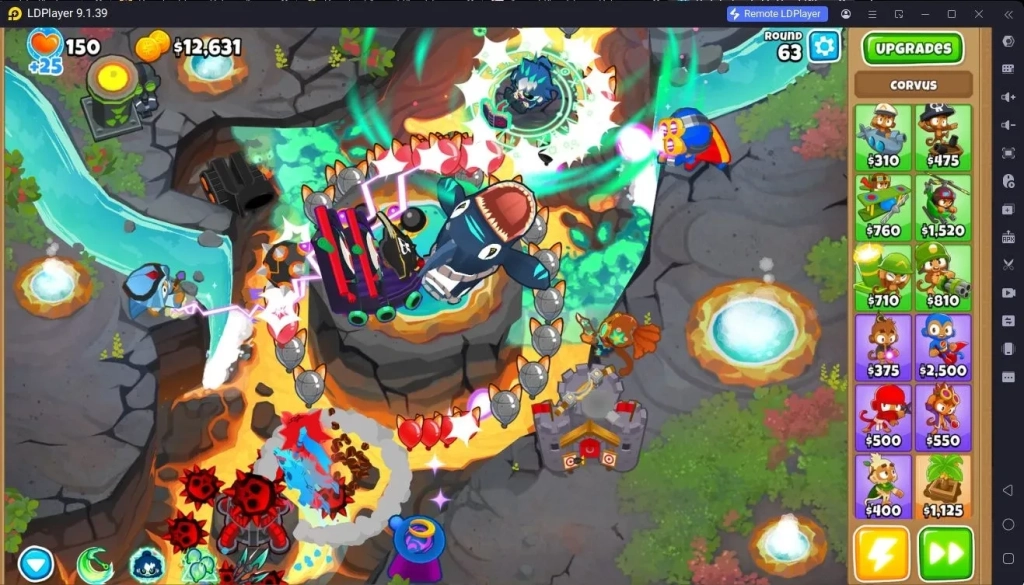Viewport: 1024px width, 585px height.
Task: Open the settings gear
Action: coord(824,46)
